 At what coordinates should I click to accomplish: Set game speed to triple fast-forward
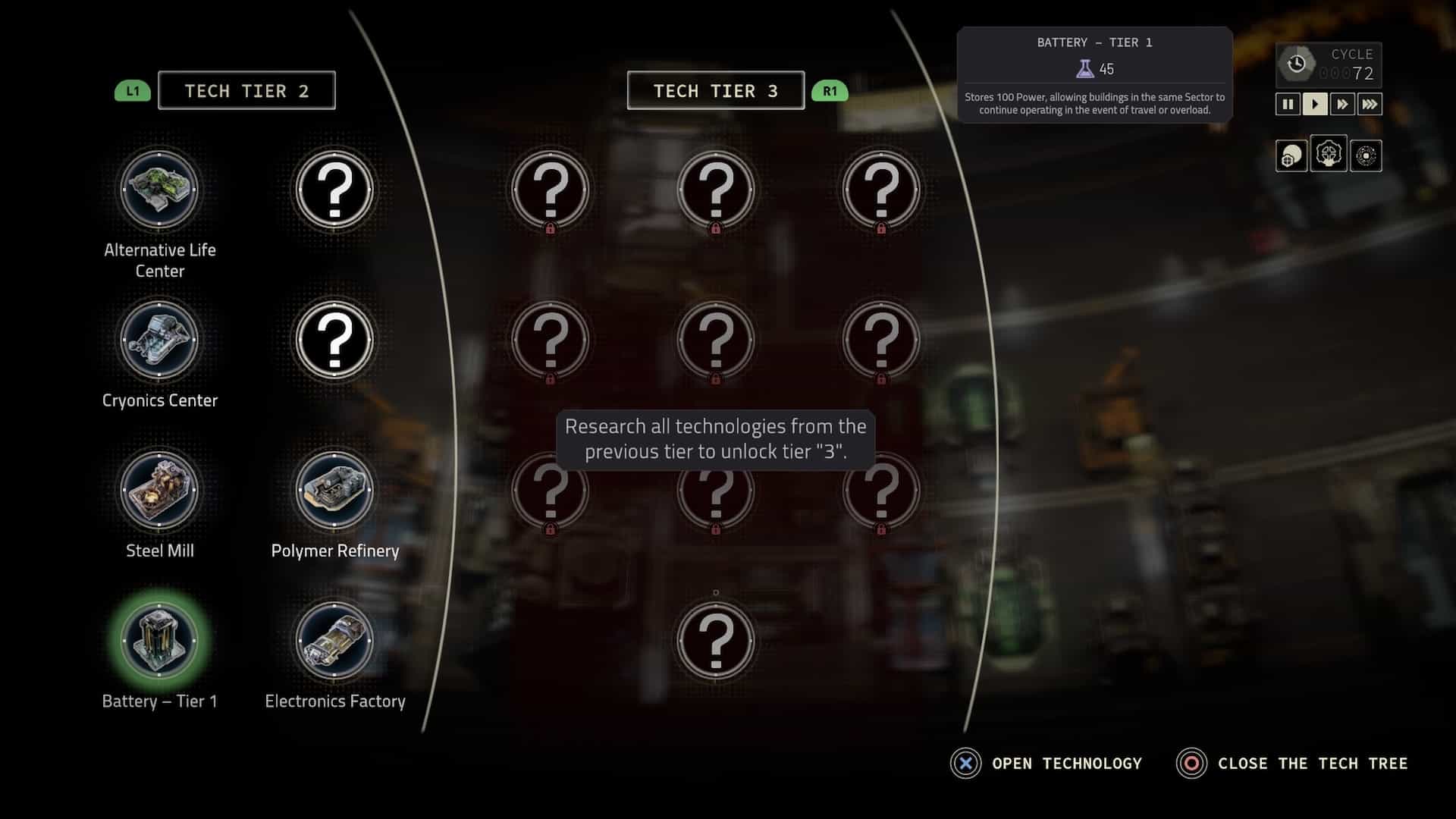click(x=1370, y=104)
